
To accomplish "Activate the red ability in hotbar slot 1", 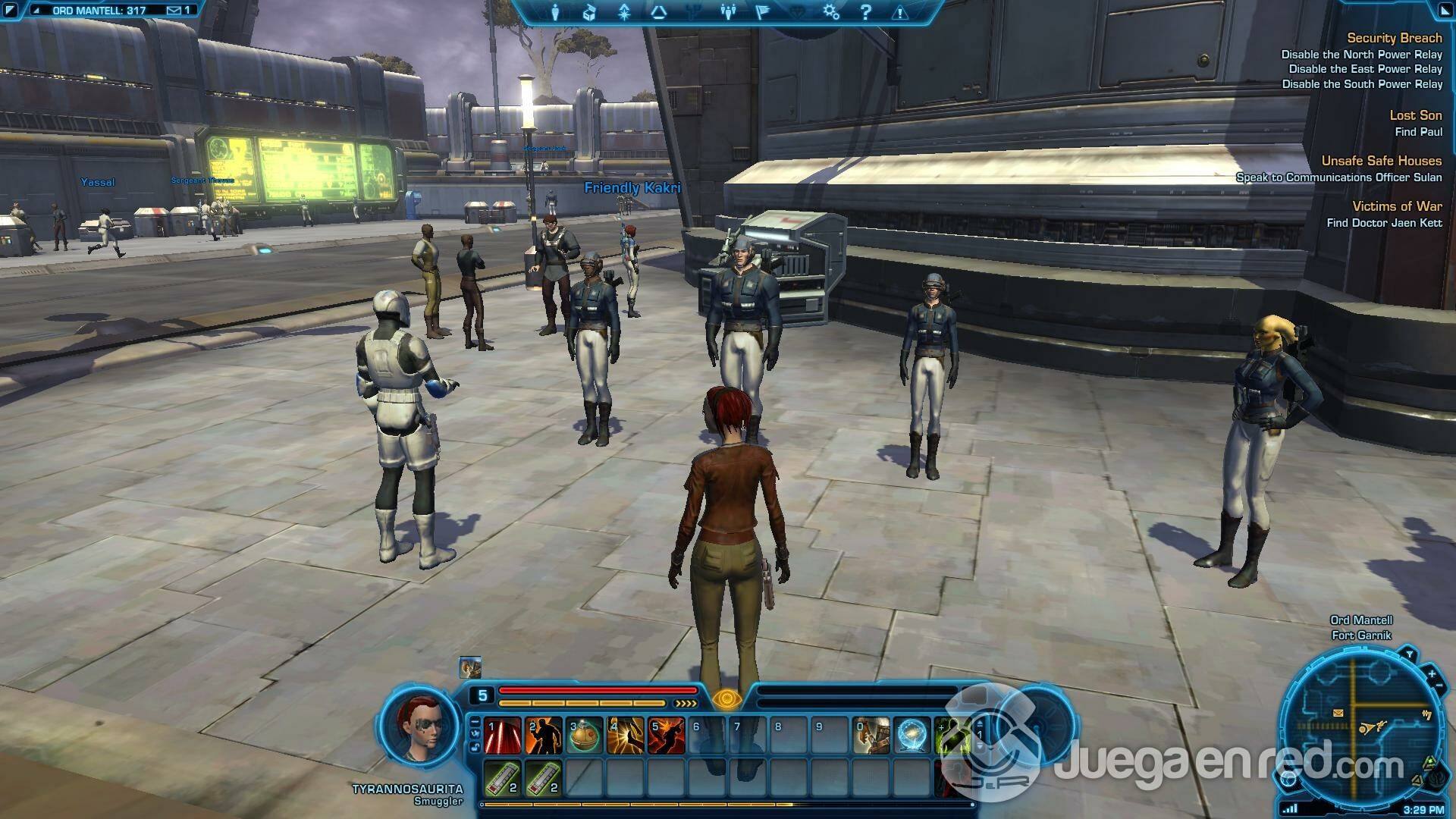I will [x=503, y=736].
